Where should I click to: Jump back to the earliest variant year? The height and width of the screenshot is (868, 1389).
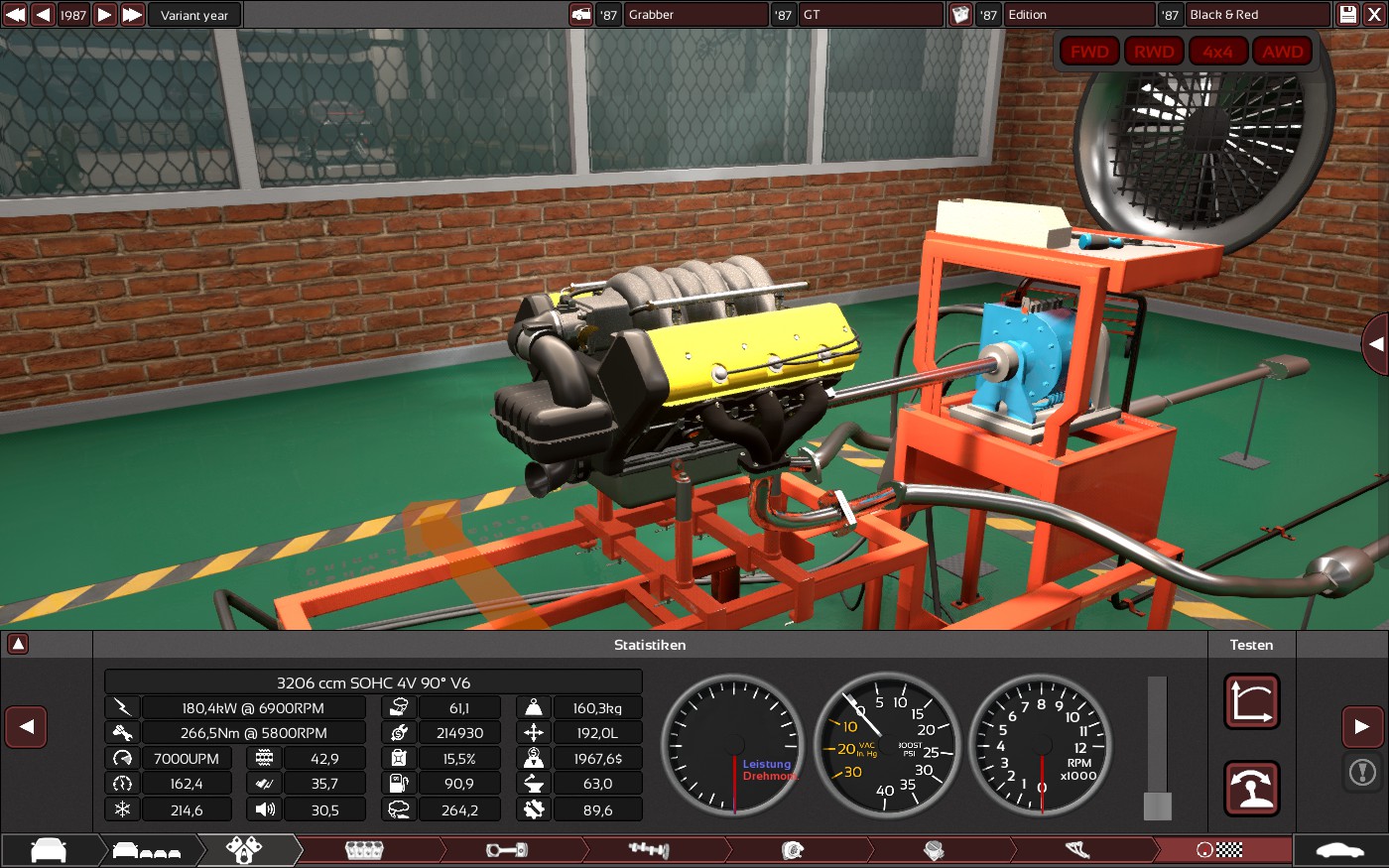click(x=15, y=15)
